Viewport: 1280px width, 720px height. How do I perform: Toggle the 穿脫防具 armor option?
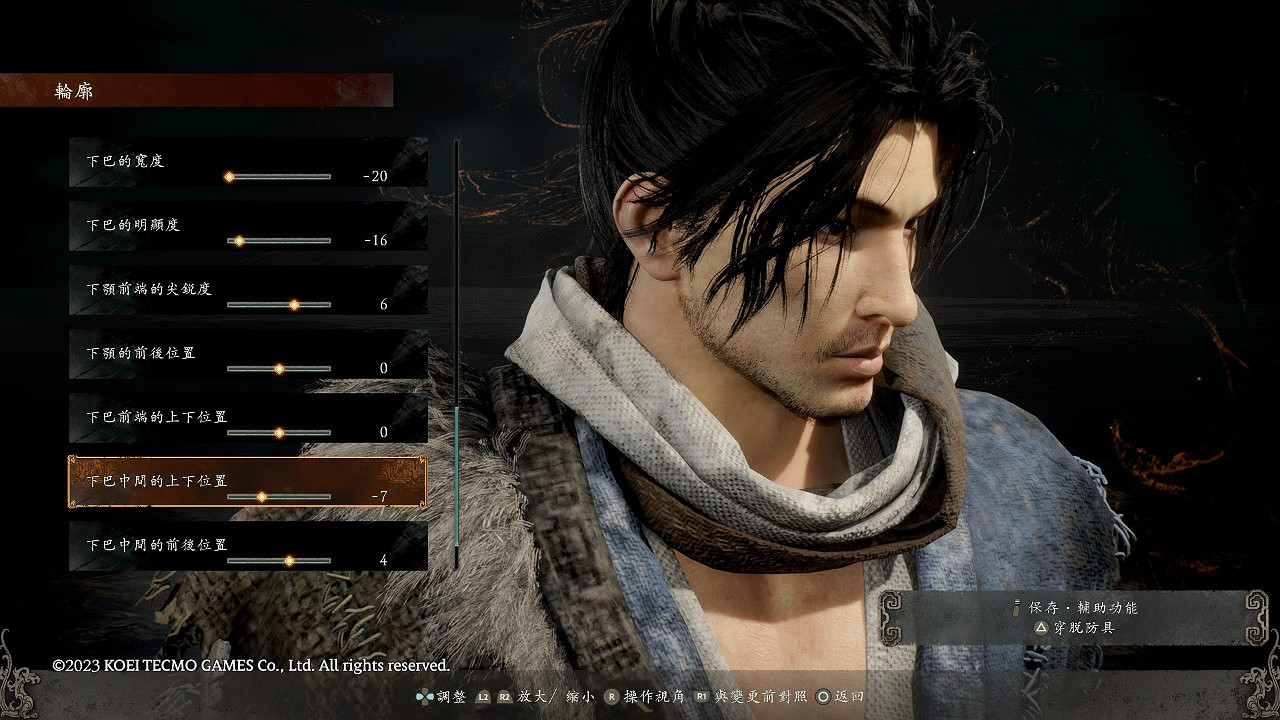(1076, 628)
